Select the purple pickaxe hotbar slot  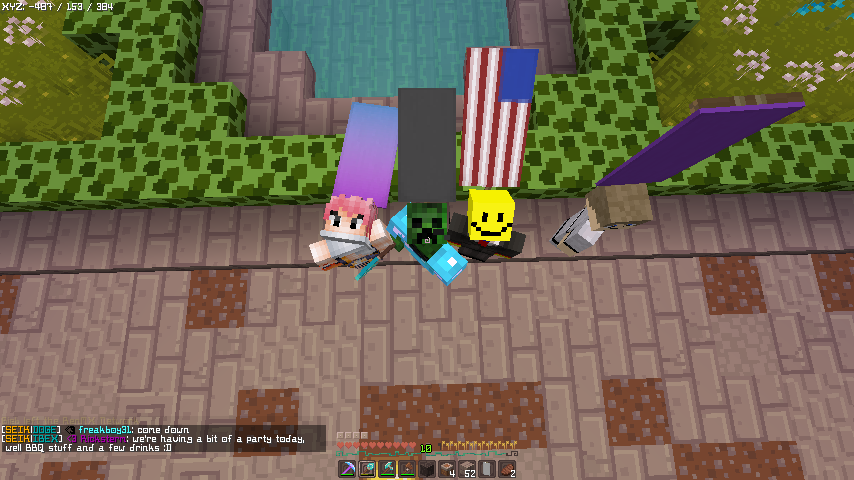[x=347, y=469]
